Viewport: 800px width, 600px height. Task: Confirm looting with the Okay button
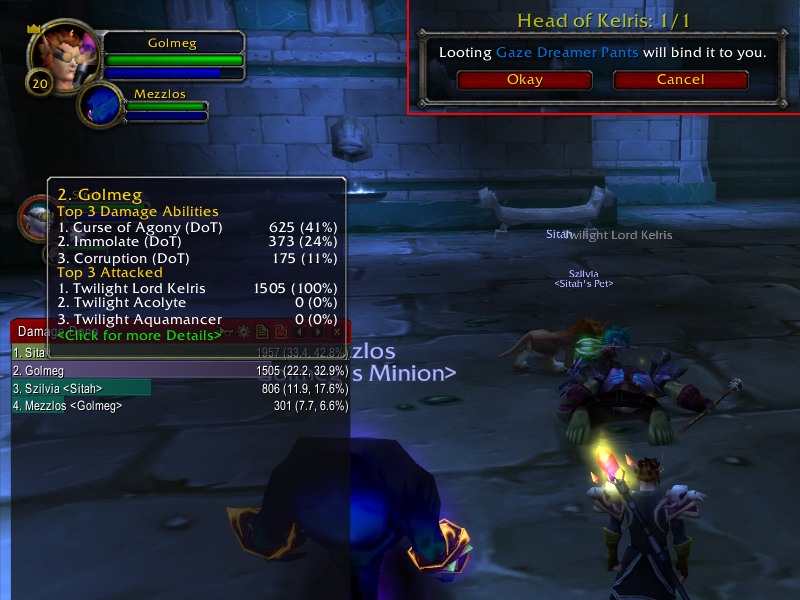tap(524, 80)
